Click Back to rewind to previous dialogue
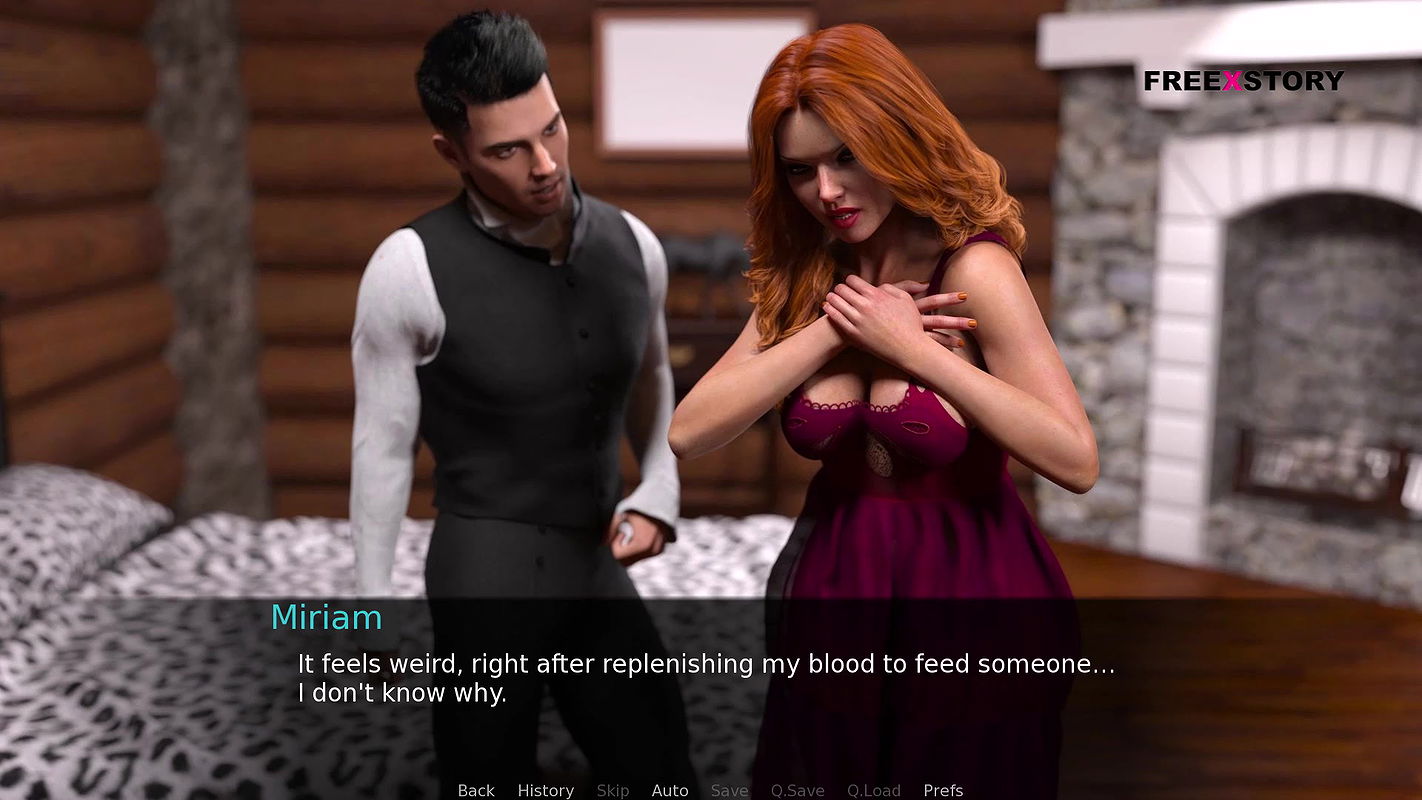This screenshot has width=1422, height=800. (x=475, y=790)
